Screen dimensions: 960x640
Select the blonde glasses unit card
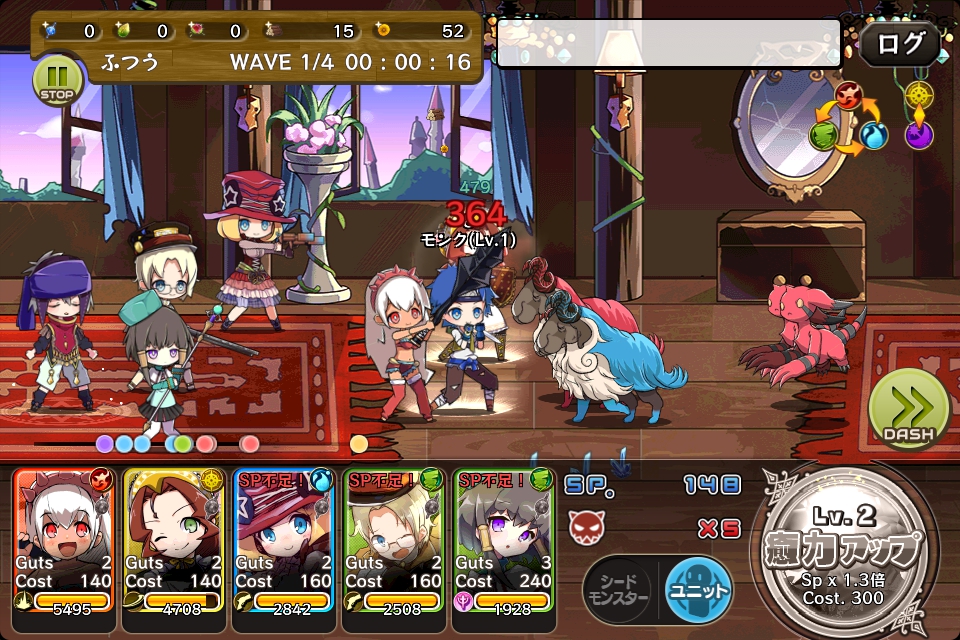(394, 540)
